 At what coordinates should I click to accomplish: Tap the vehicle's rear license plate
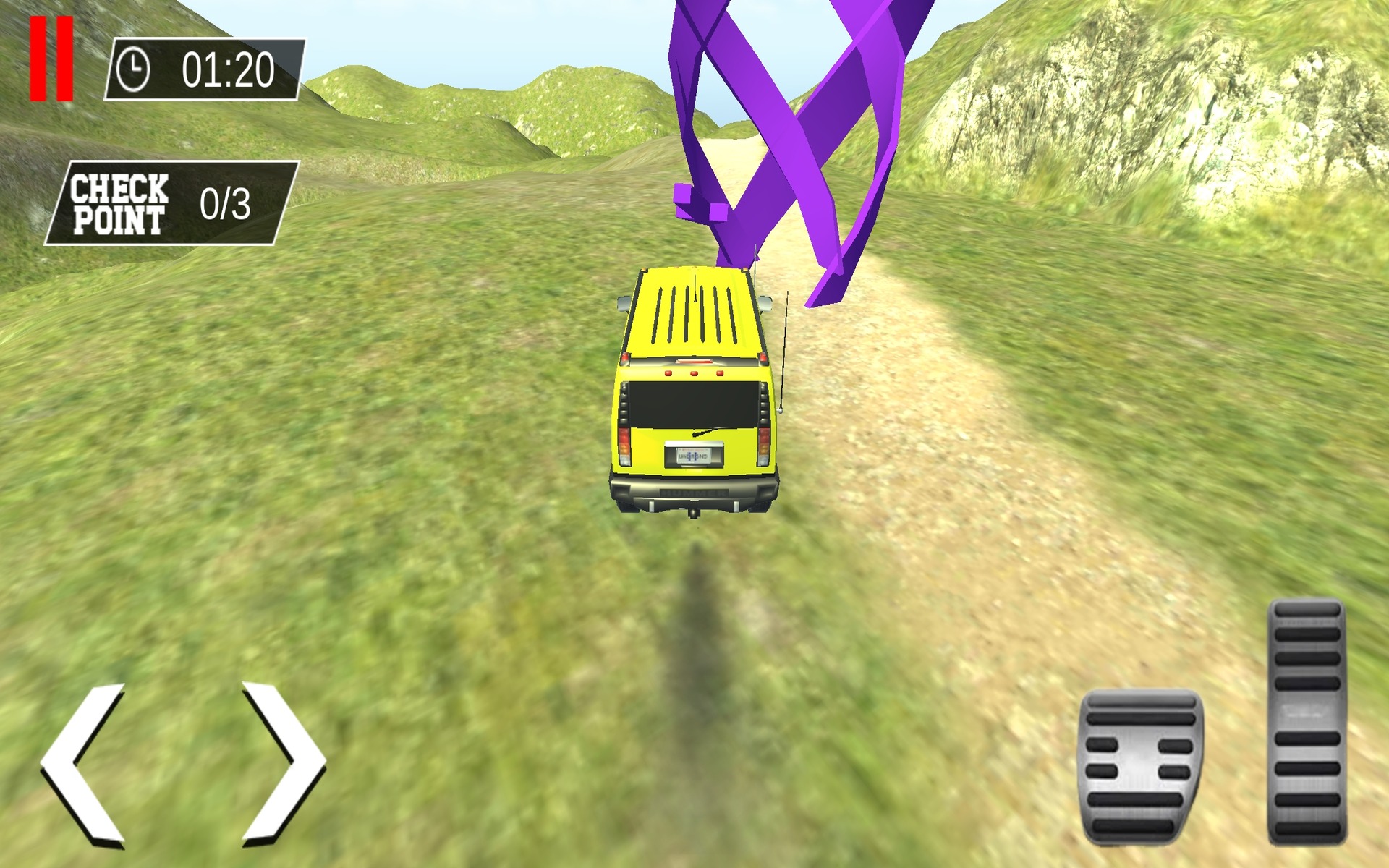click(693, 456)
